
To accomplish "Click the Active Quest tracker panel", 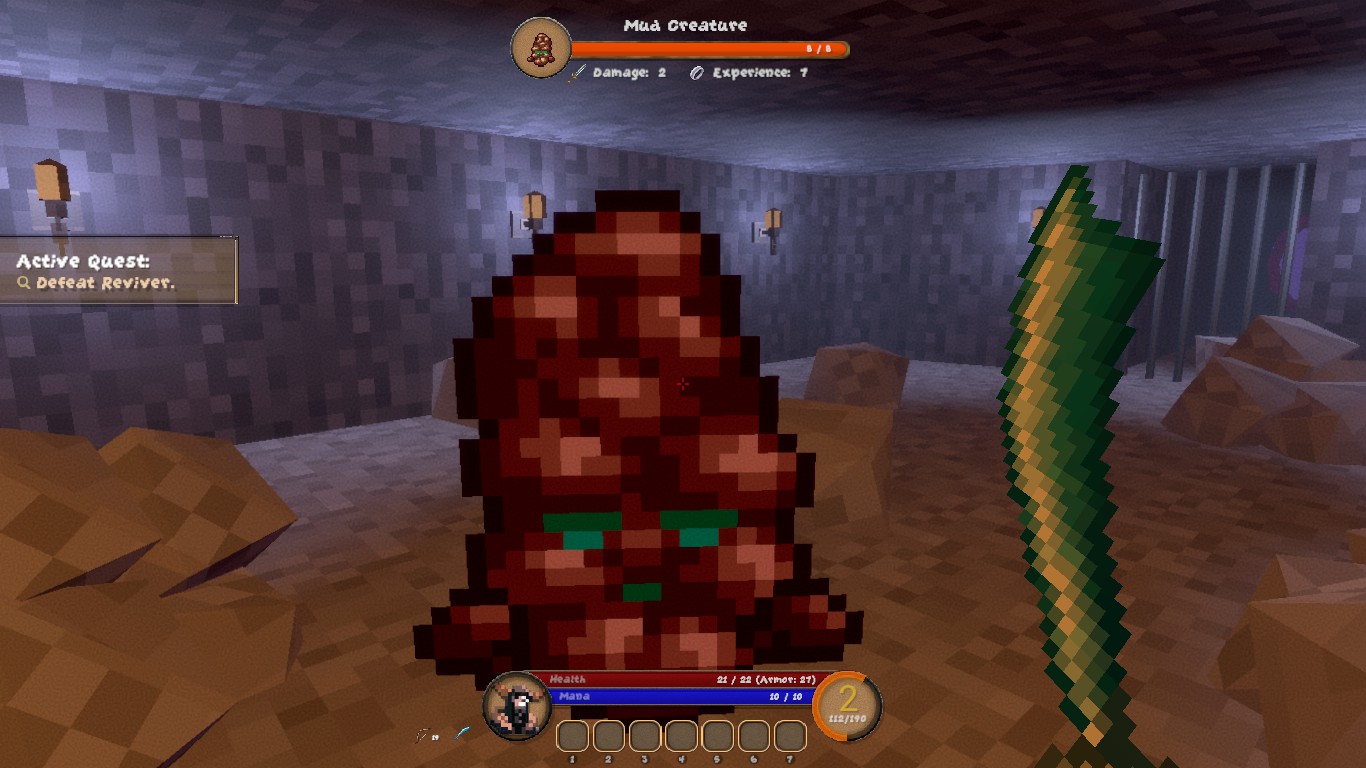I will coord(118,271).
